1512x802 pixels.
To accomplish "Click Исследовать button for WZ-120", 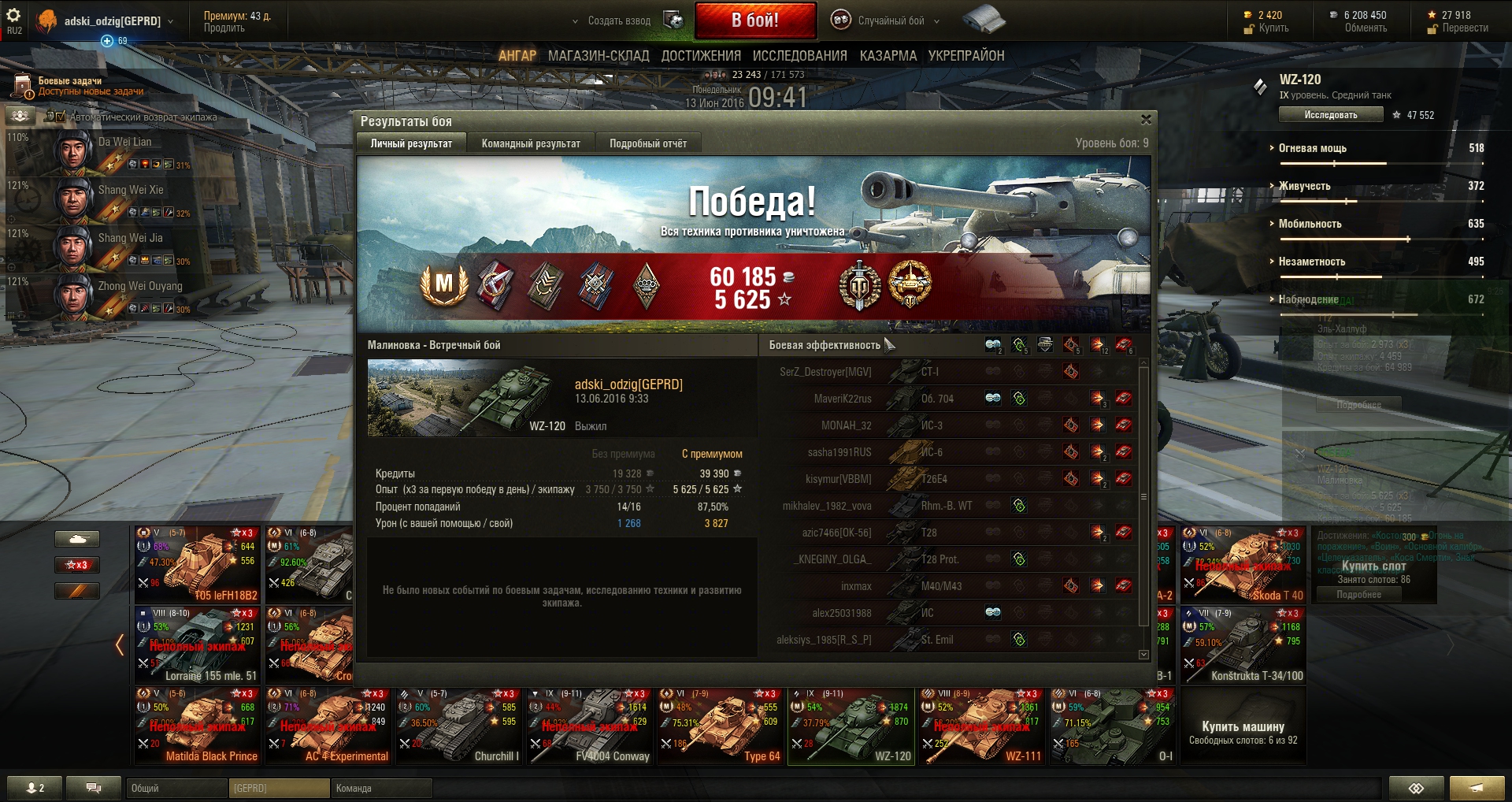I will coord(1330,115).
